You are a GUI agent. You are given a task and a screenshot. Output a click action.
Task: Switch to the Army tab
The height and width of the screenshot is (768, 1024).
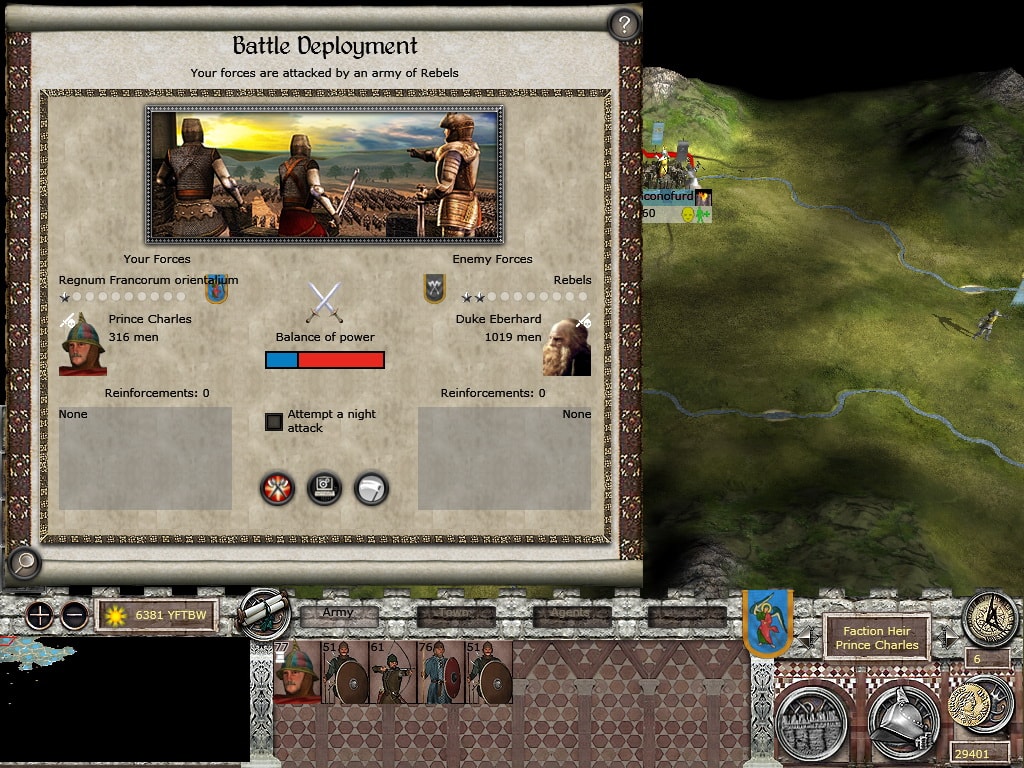tap(339, 613)
